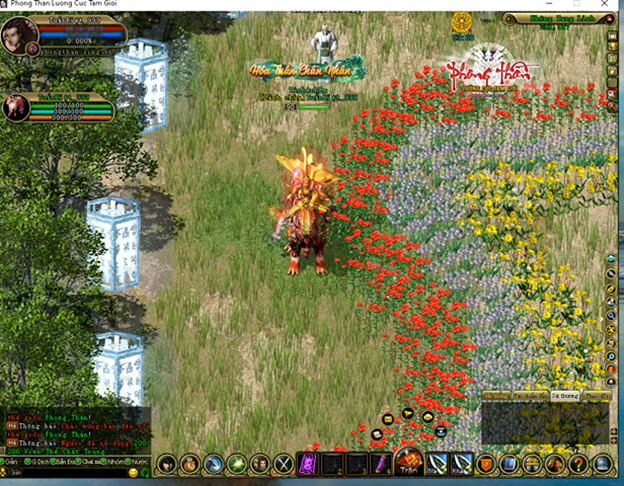
Task: Minimize the game window
Action: tap(549, 5)
